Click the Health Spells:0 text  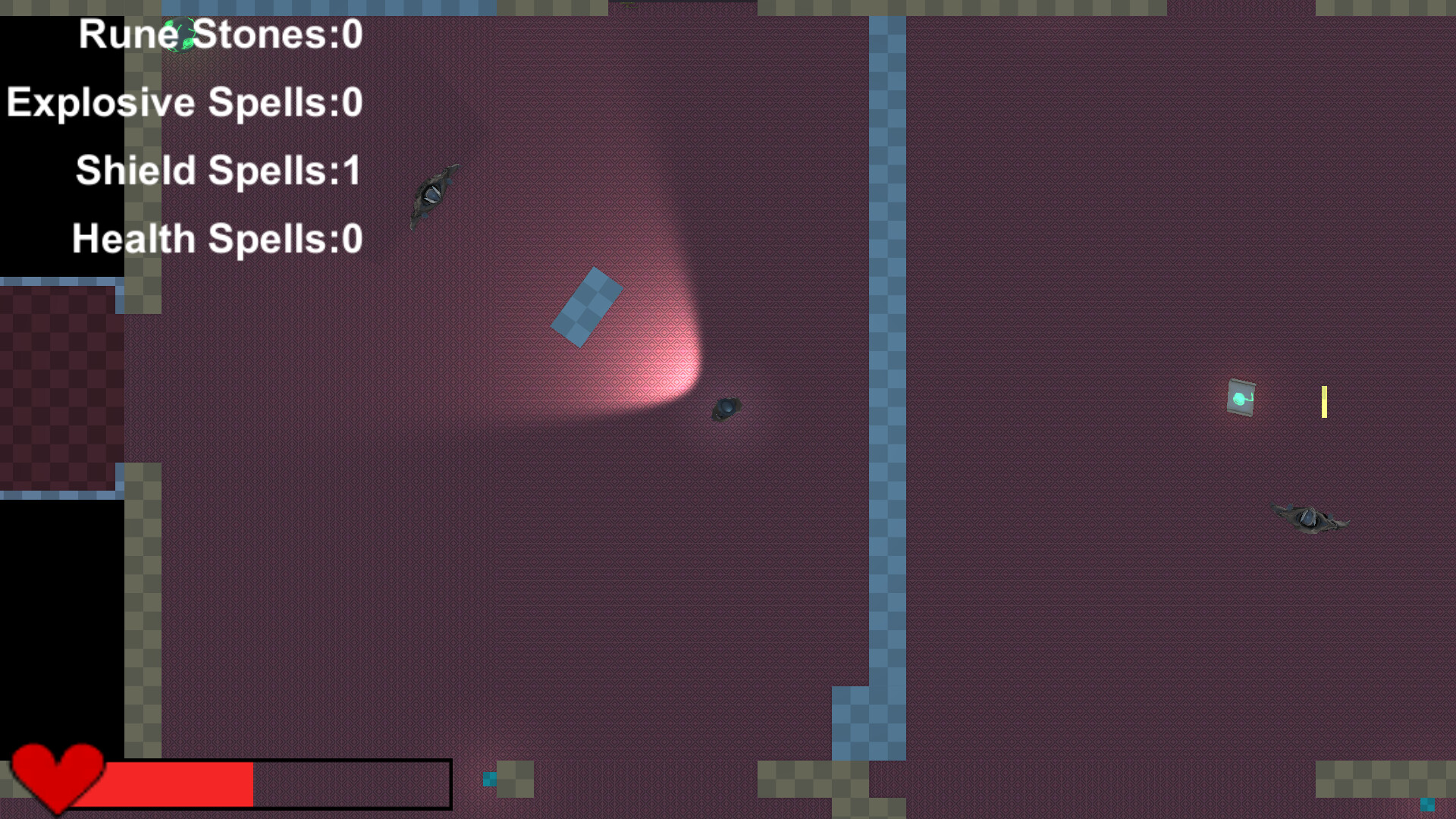pyautogui.click(x=216, y=237)
